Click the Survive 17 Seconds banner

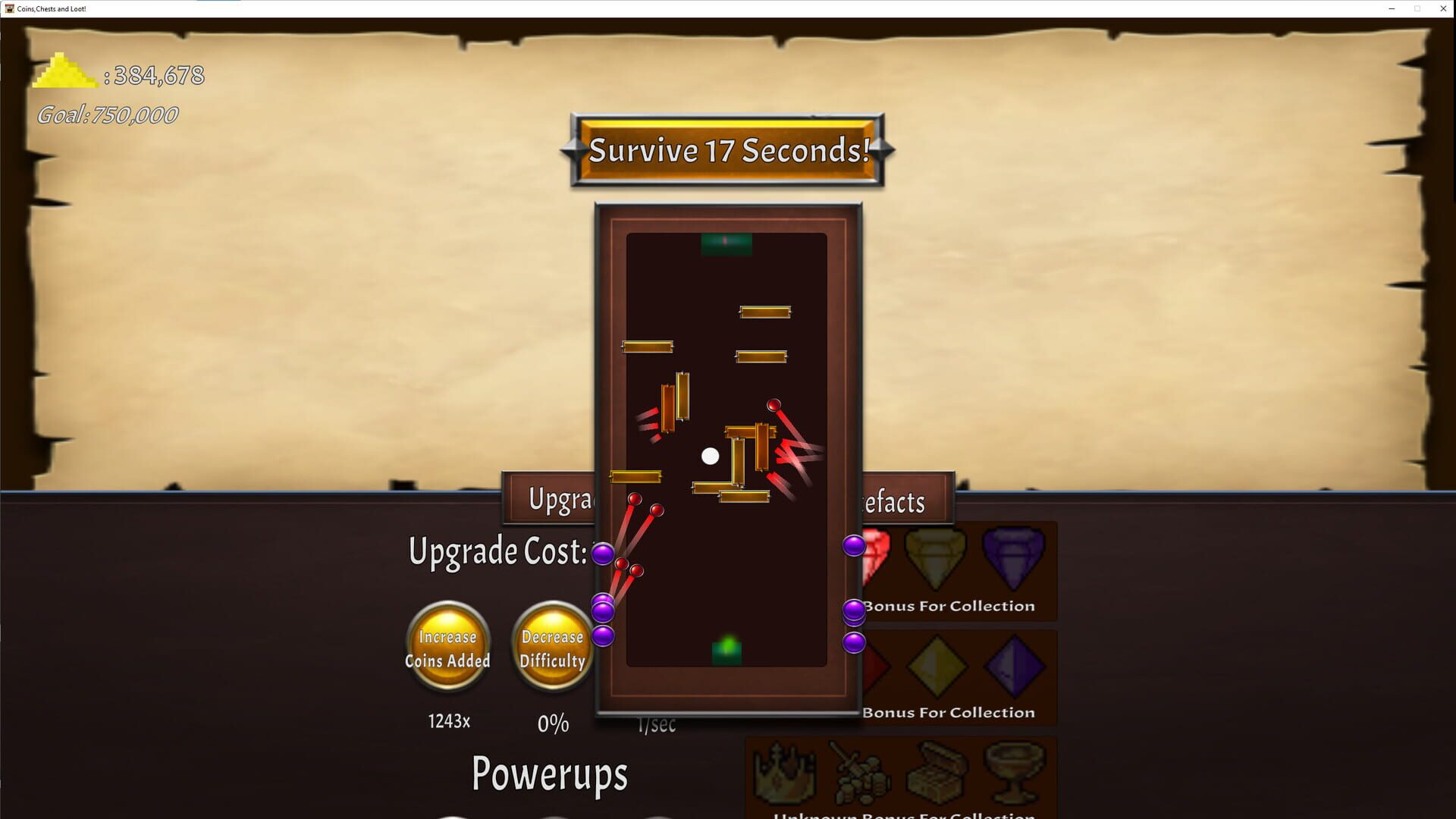coord(726,151)
